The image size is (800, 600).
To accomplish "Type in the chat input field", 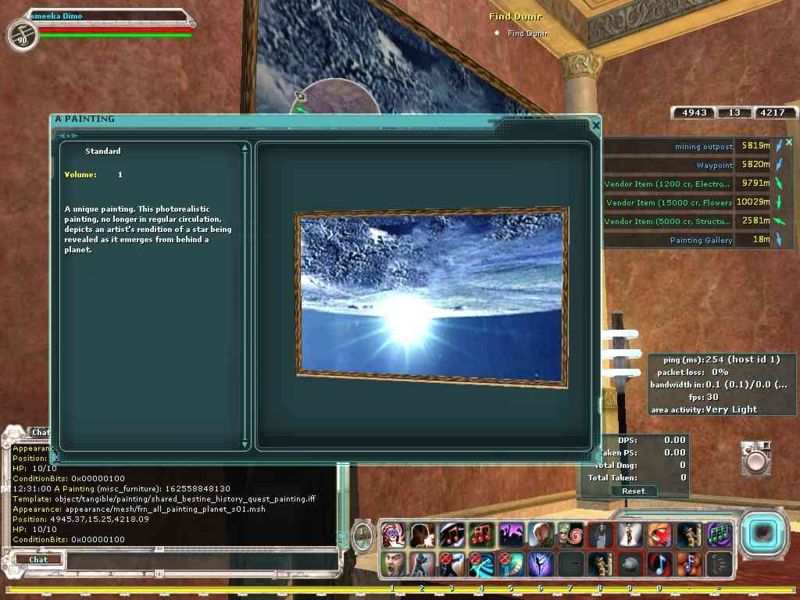I will click(x=190, y=559).
